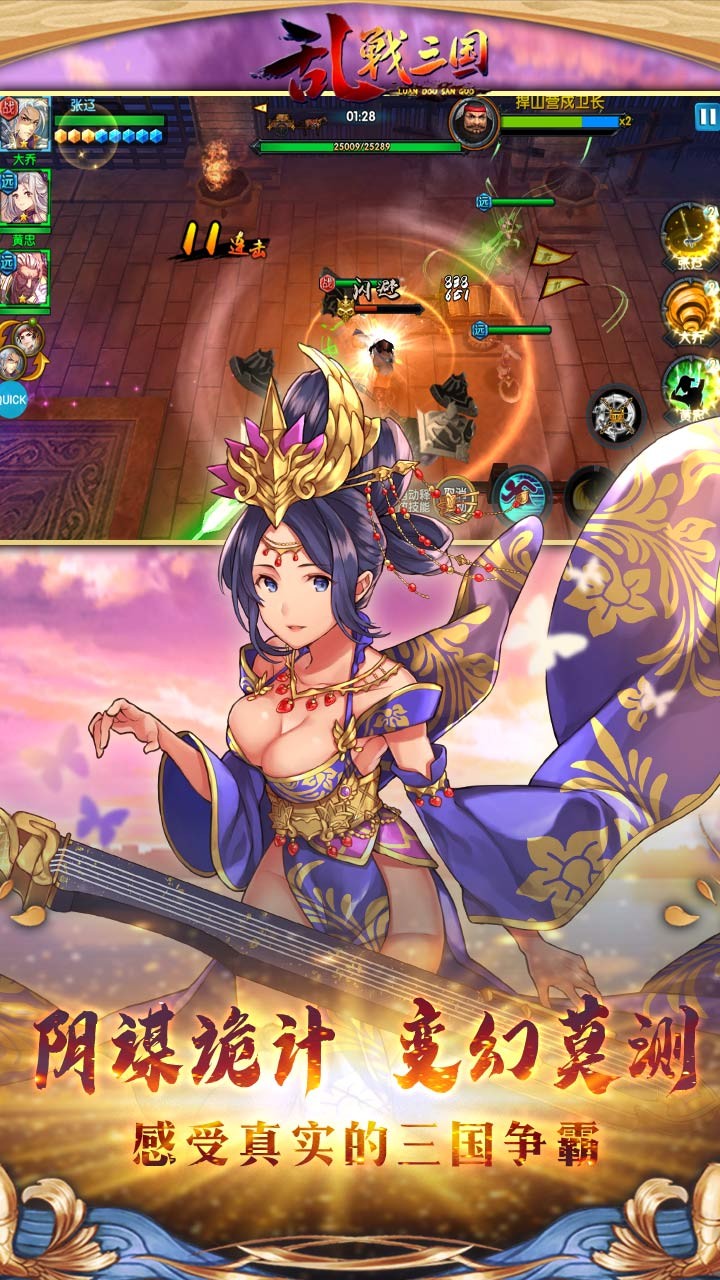The width and height of the screenshot is (720, 1280).
Task: Select the Zhang Liao hero portrait
Action: point(24,124)
